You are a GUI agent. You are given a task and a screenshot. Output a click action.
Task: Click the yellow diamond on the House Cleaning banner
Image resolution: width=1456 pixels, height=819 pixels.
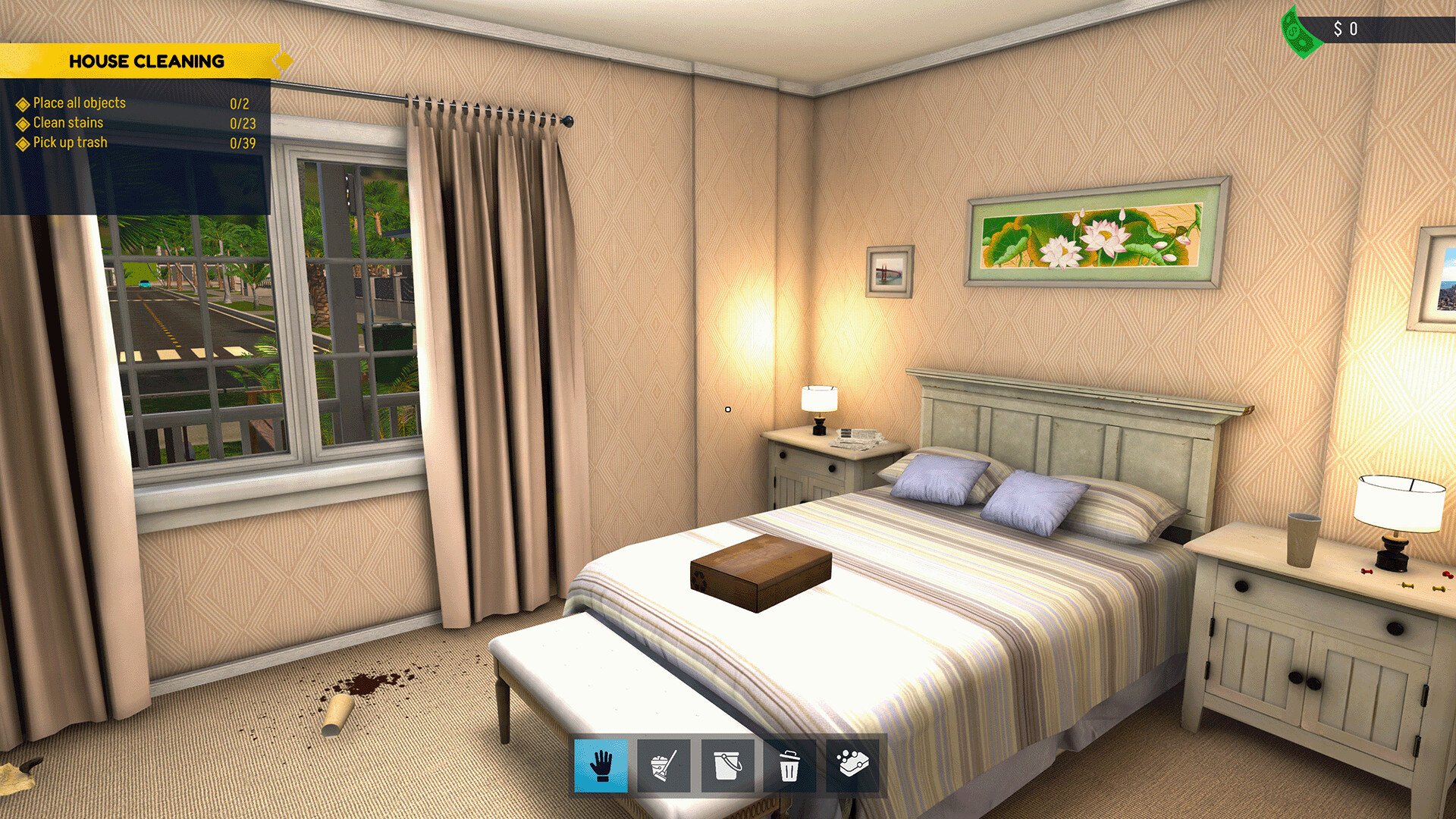tap(281, 61)
